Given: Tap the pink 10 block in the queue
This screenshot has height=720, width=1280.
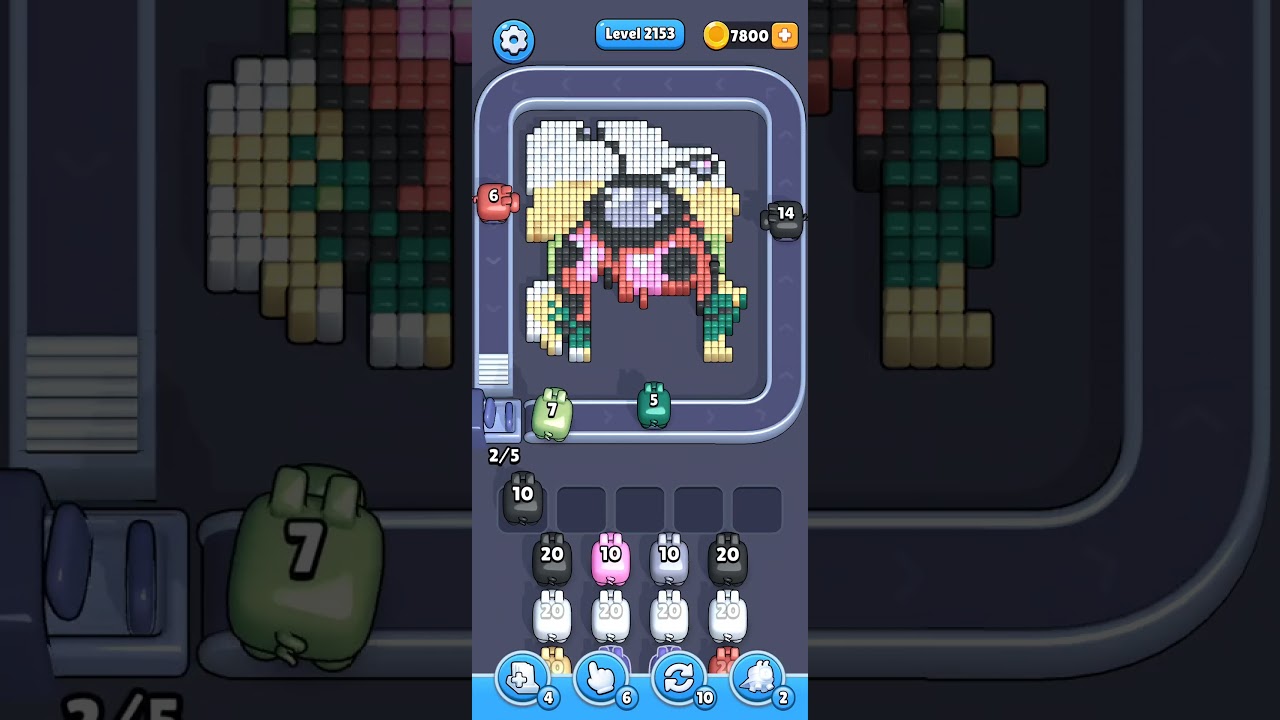Looking at the screenshot, I should pos(610,557).
